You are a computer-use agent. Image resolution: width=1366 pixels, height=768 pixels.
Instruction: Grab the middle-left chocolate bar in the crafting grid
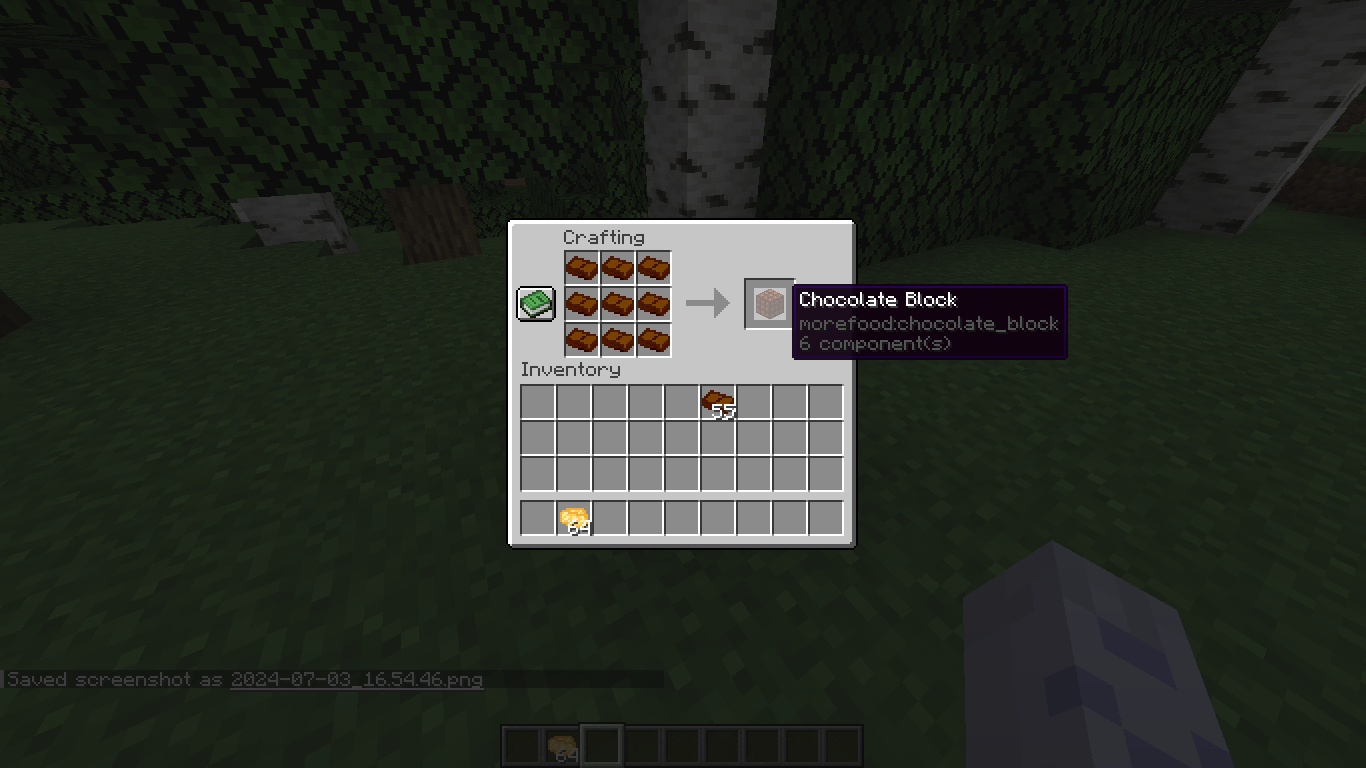coord(581,304)
